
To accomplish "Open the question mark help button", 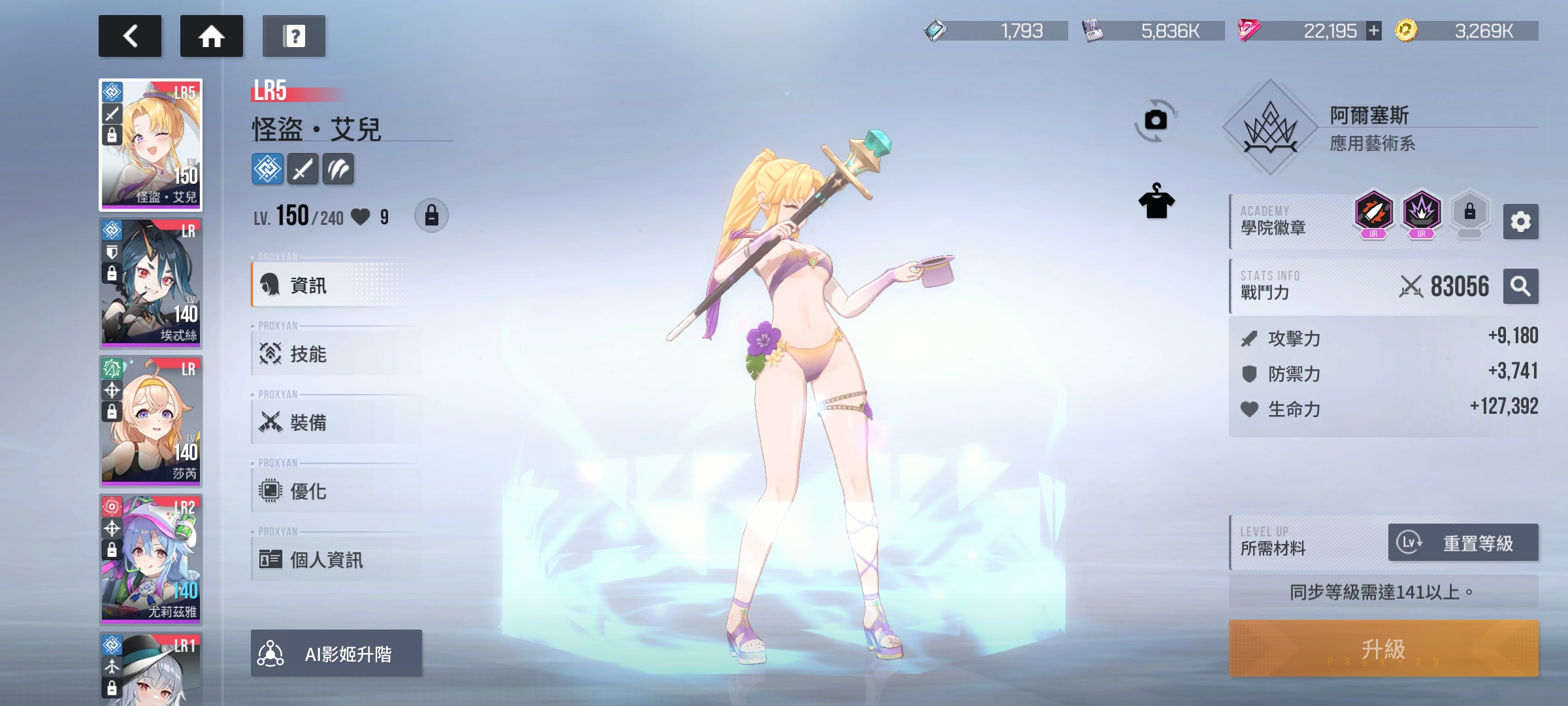I will coord(294,36).
